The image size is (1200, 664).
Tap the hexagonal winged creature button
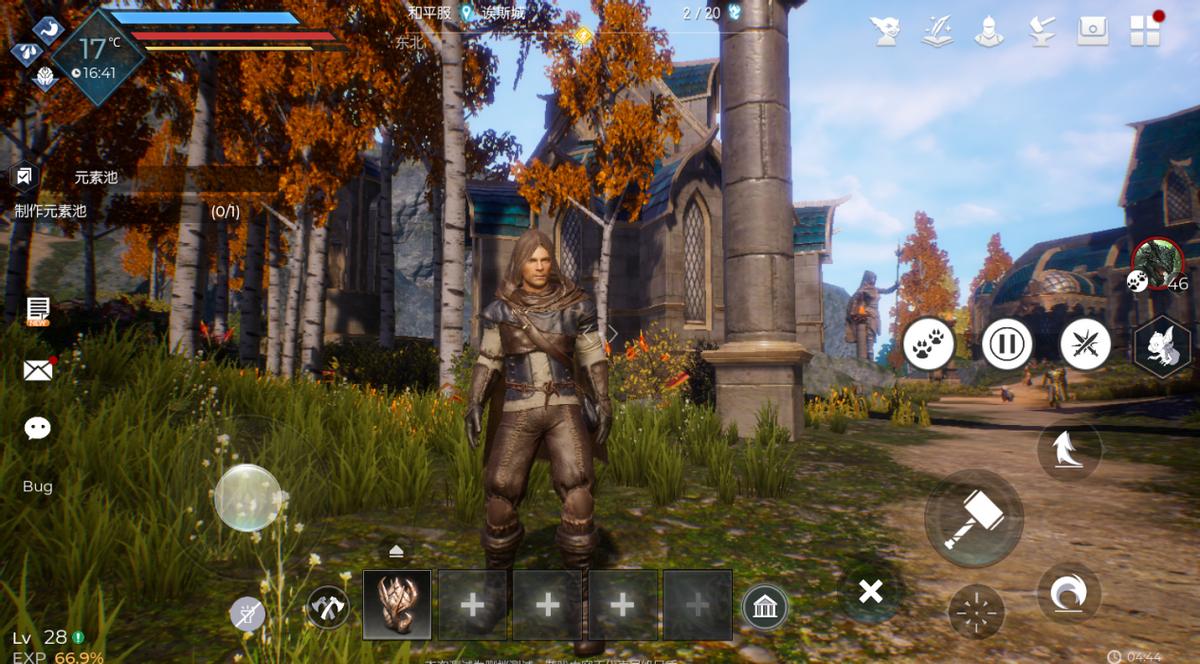[1163, 347]
